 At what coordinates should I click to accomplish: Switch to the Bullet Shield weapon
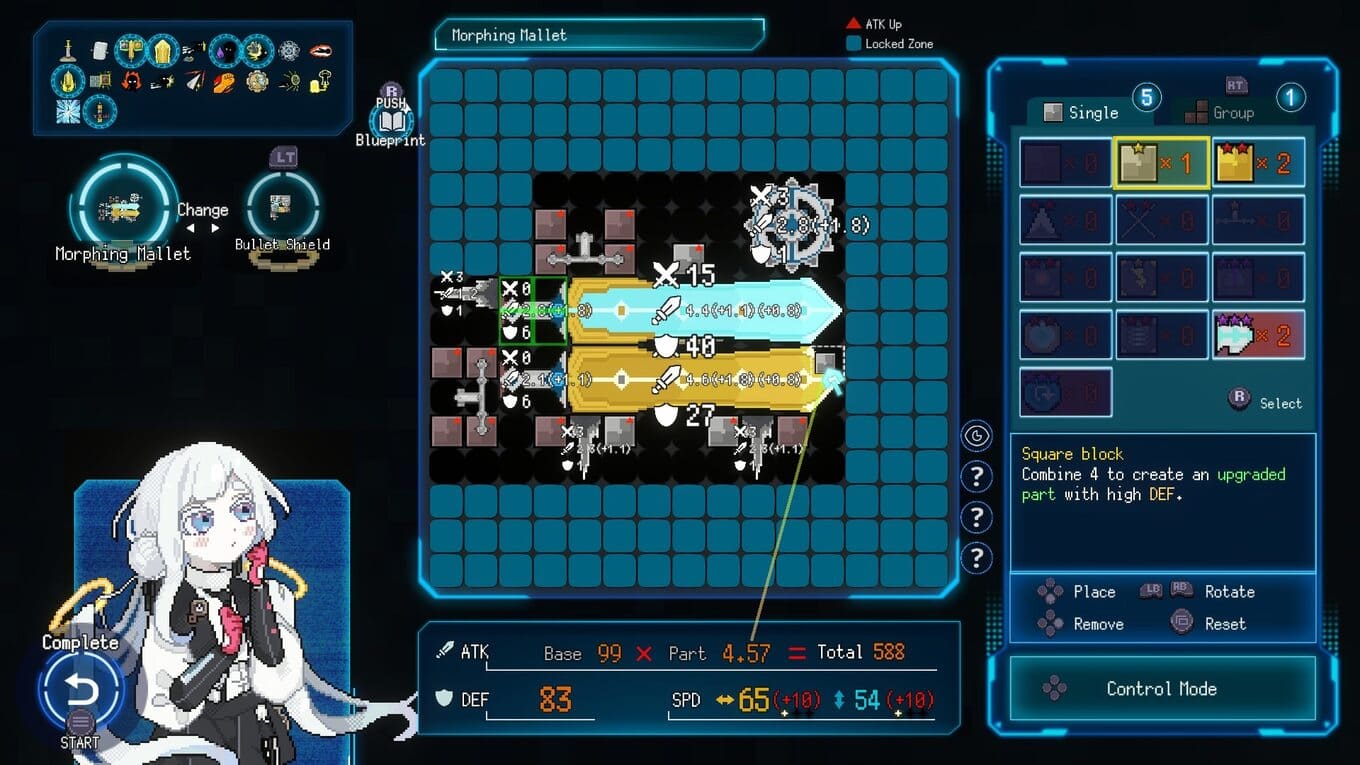pos(282,206)
